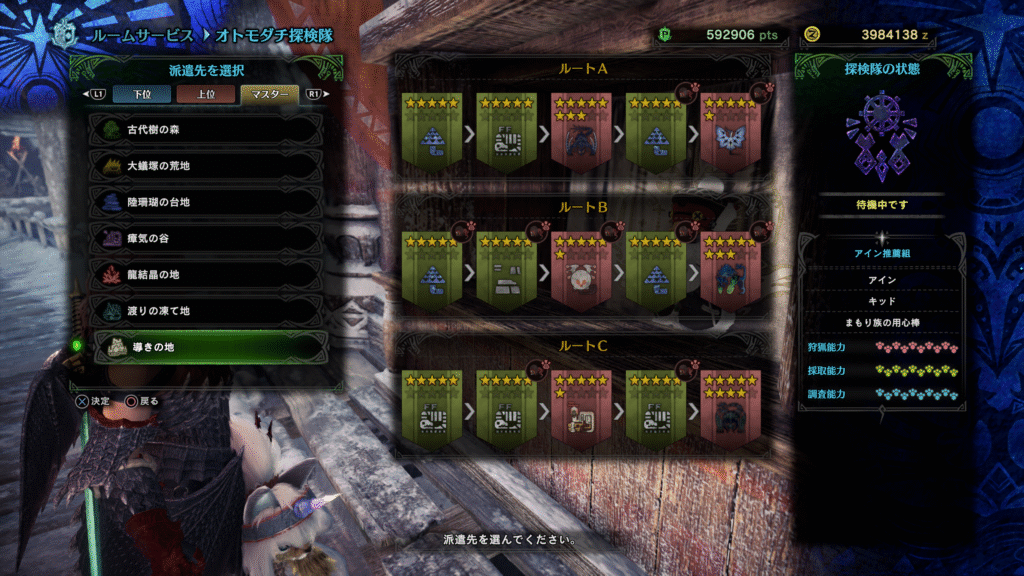Switch to the 上位 rank tab
This screenshot has width=1024, height=576.
[x=205, y=95]
